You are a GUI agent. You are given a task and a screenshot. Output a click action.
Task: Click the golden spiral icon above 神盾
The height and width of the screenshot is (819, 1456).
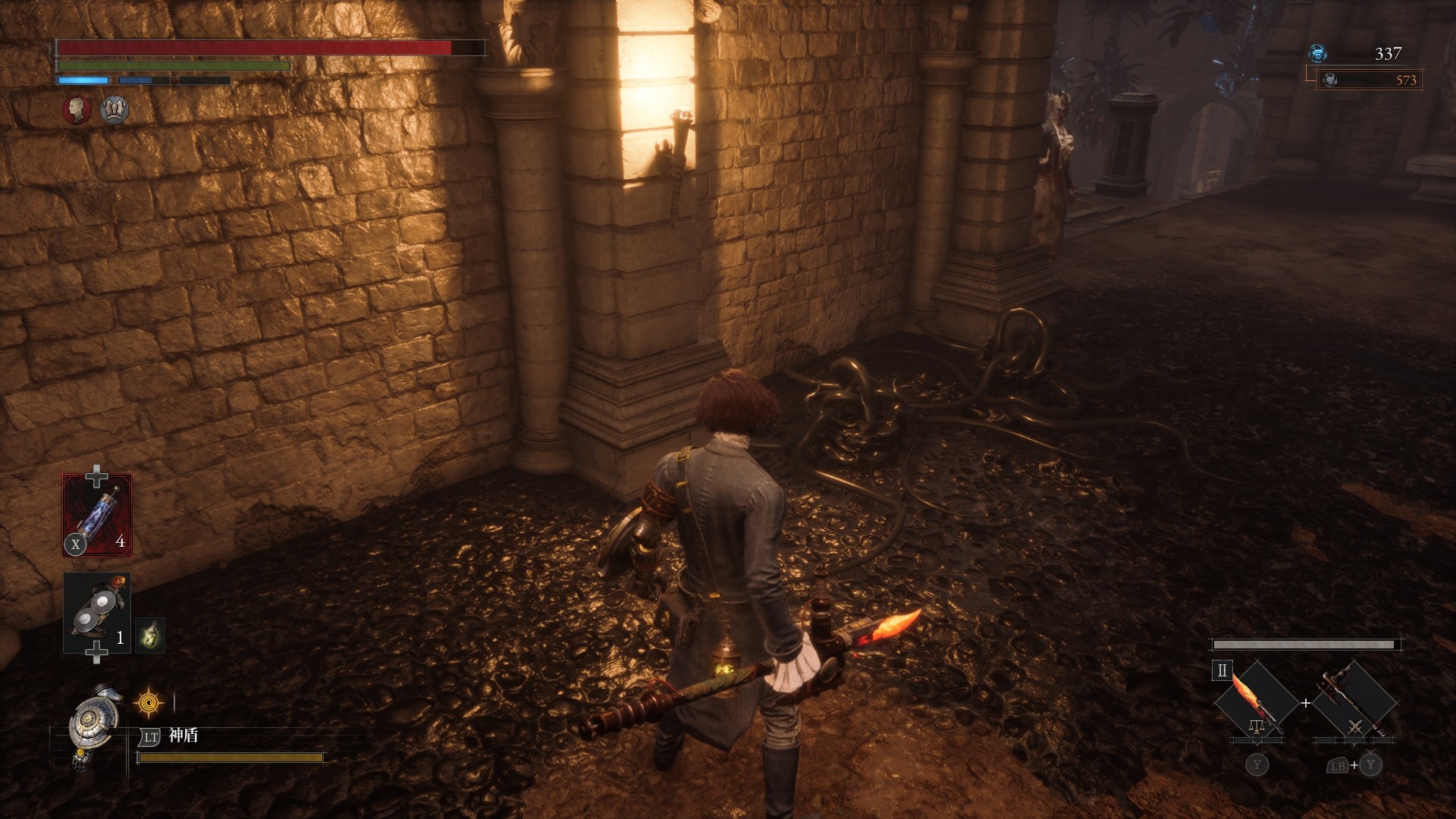click(149, 703)
